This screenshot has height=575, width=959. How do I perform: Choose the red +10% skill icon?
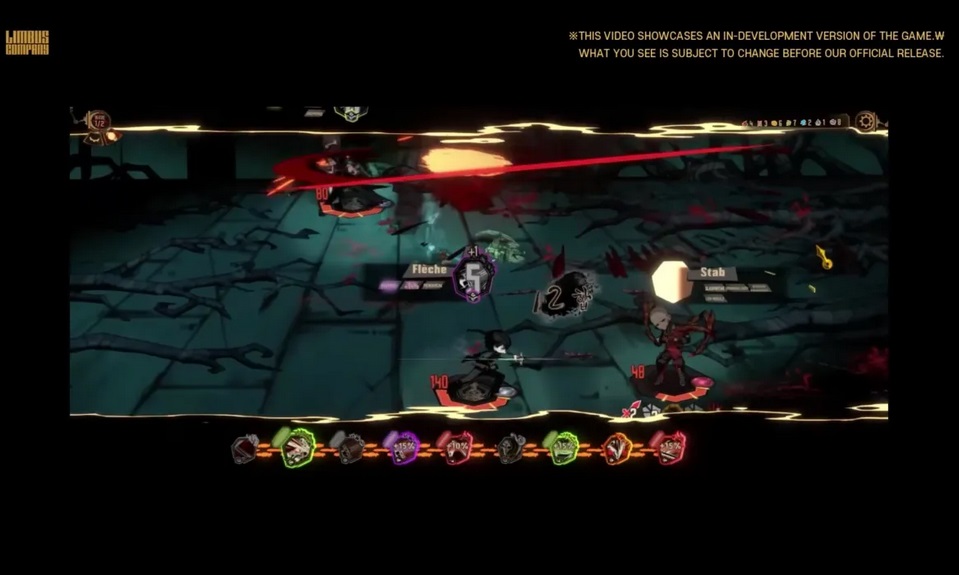point(456,449)
